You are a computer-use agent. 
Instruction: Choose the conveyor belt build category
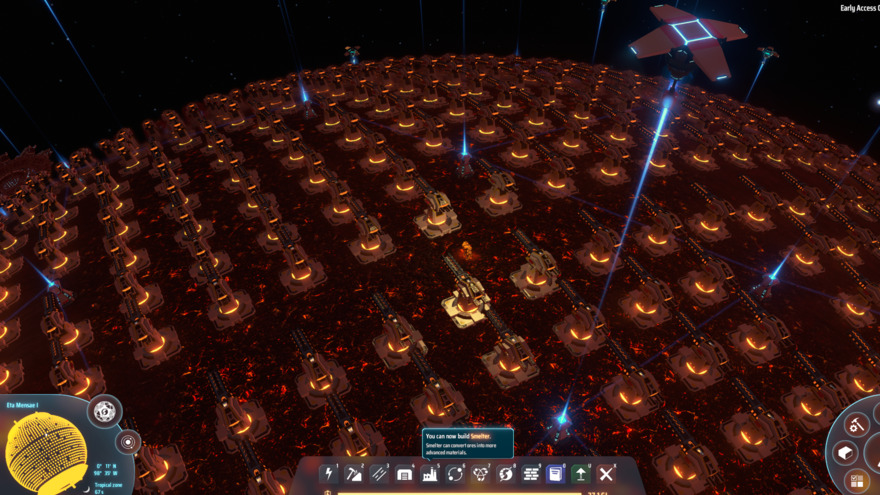point(379,473)
